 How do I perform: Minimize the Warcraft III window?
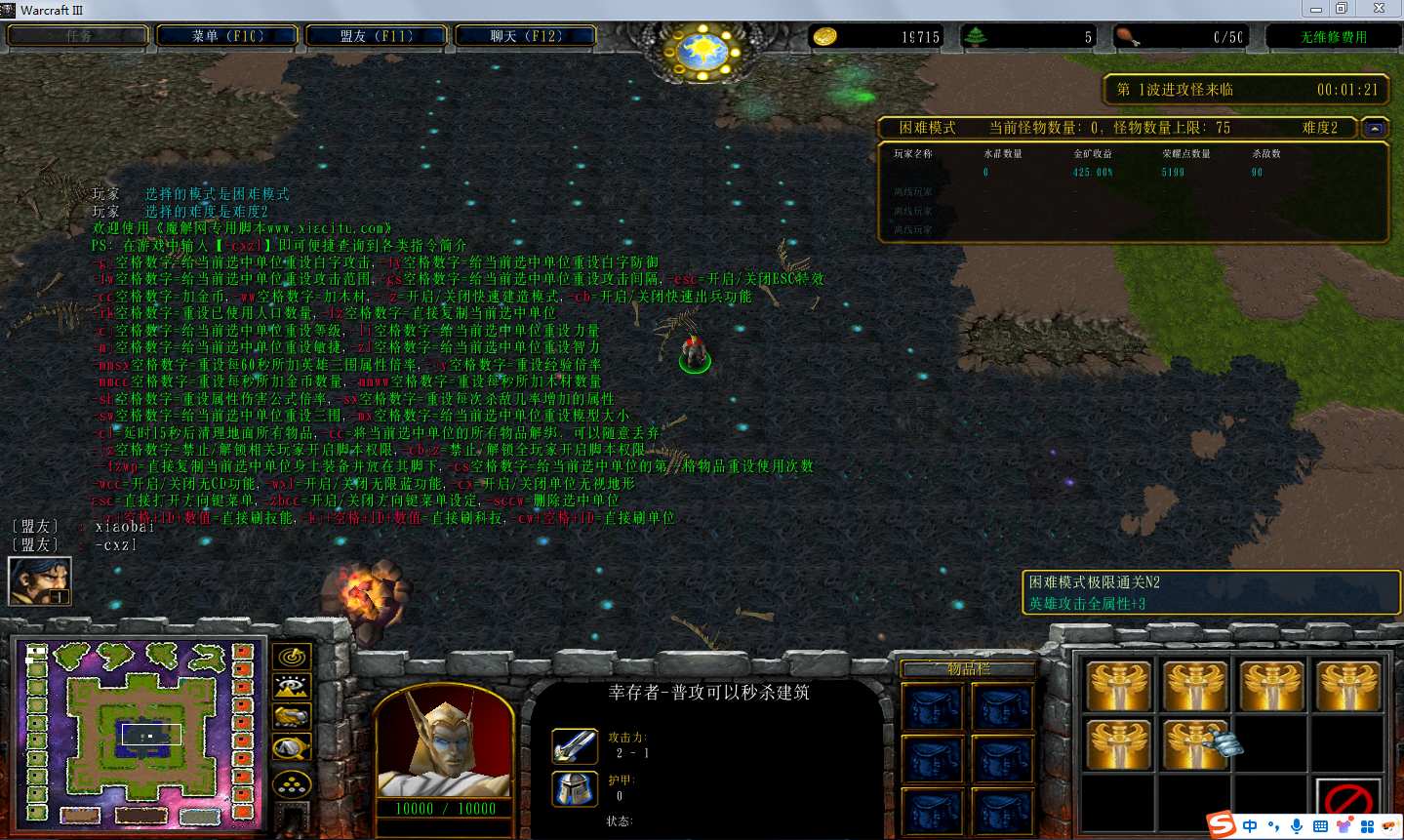1316,9
